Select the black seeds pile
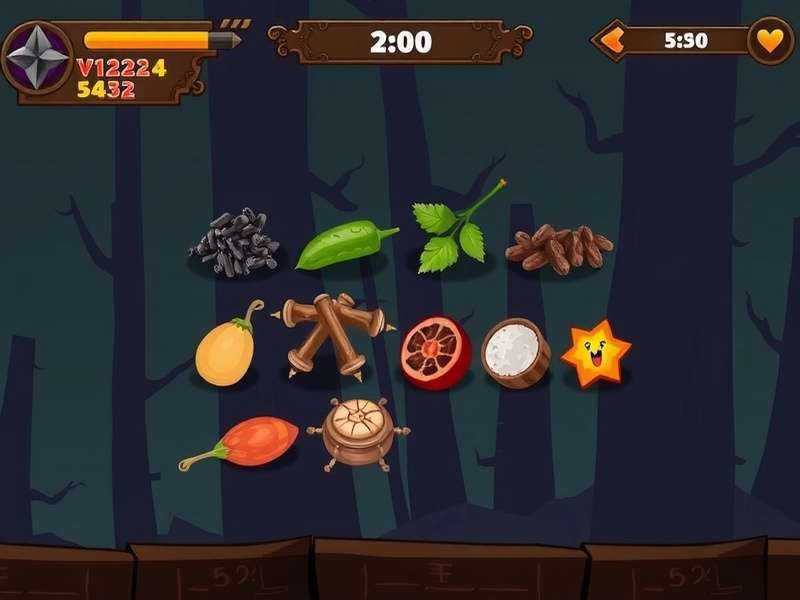The image size is (800, 600). pos(234,243)
